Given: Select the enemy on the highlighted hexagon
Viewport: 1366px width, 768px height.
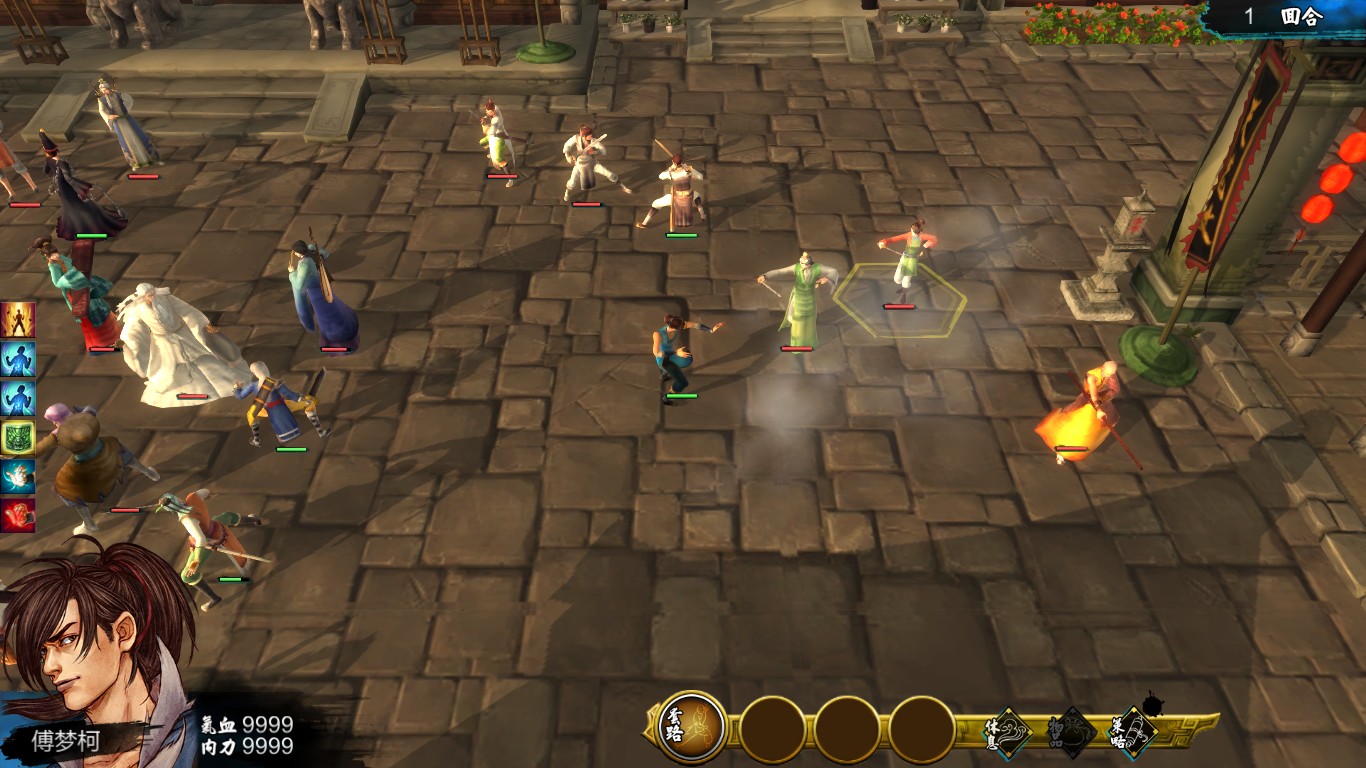Looking at the screenshot, I should (906, 265).
